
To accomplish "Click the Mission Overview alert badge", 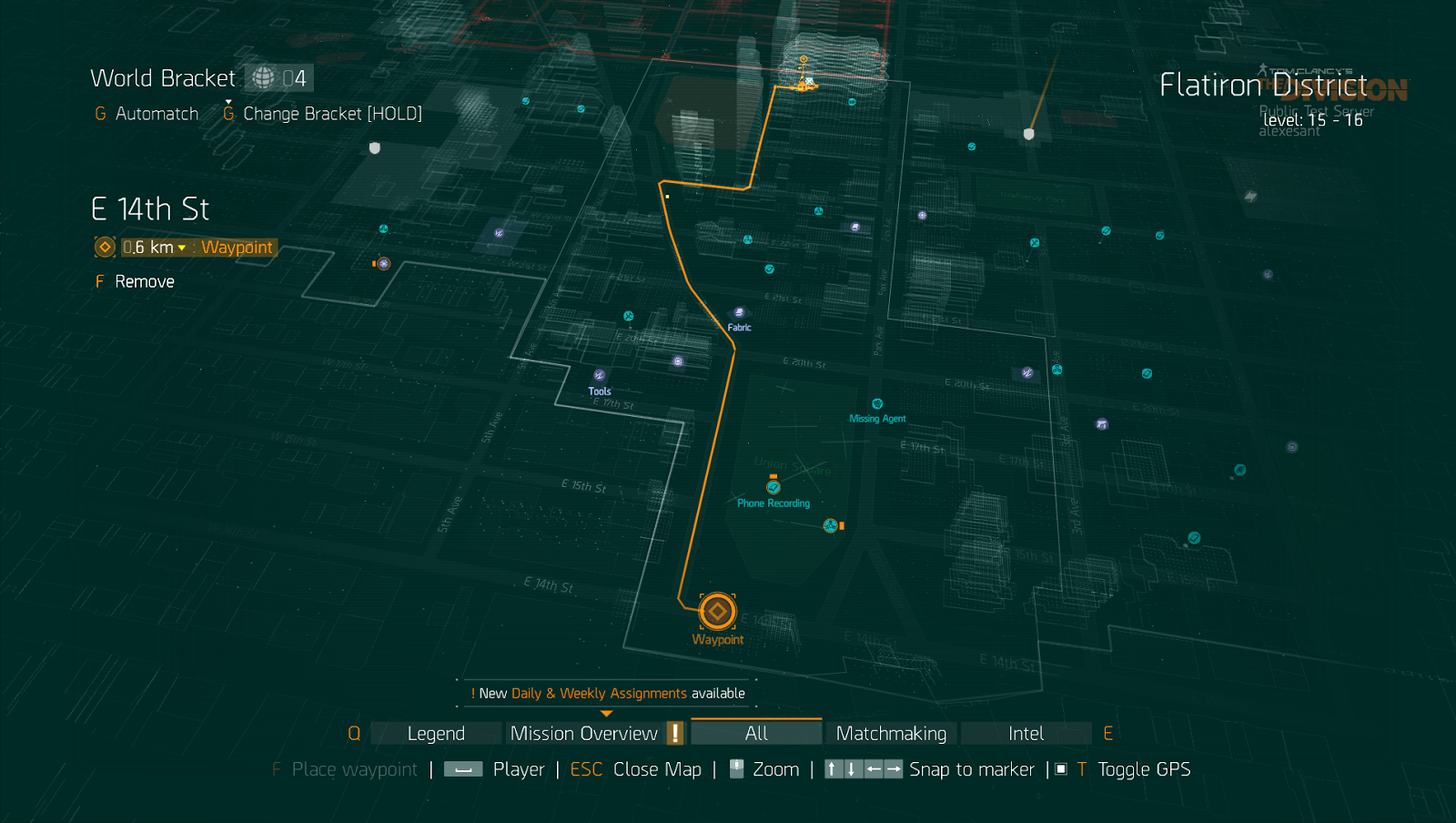I will 674,732.
